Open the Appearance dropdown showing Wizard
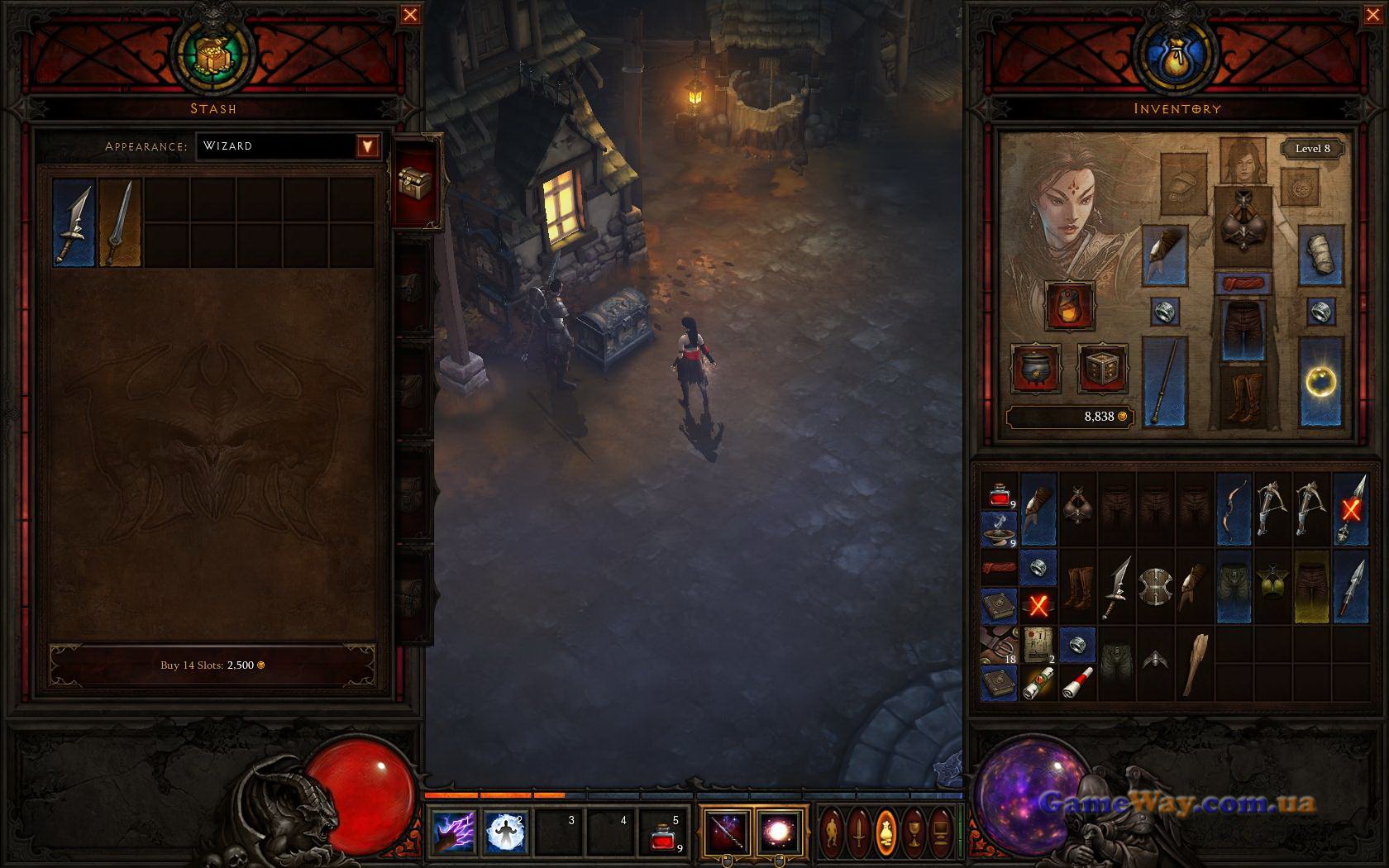The image size is (1389, 868). [x=368, y=146]
